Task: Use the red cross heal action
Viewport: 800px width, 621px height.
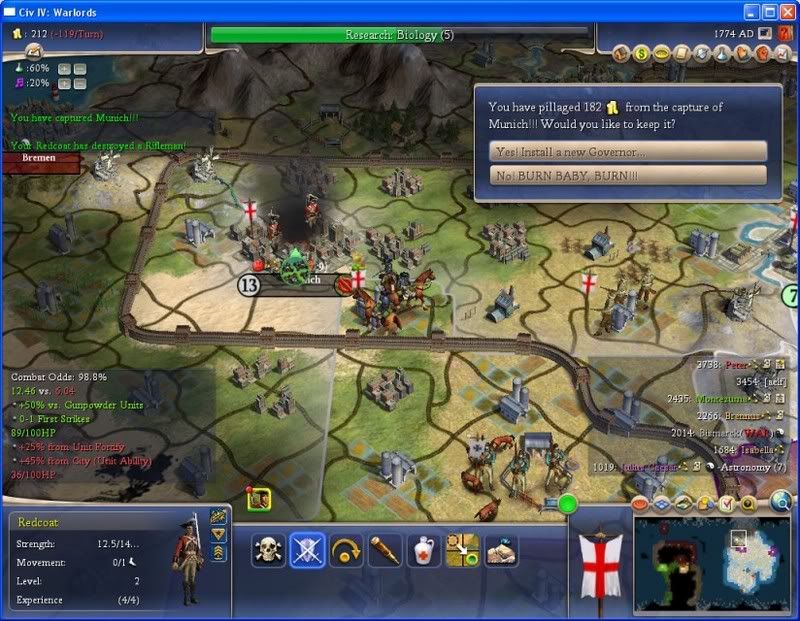Action: tap(424, 550)
